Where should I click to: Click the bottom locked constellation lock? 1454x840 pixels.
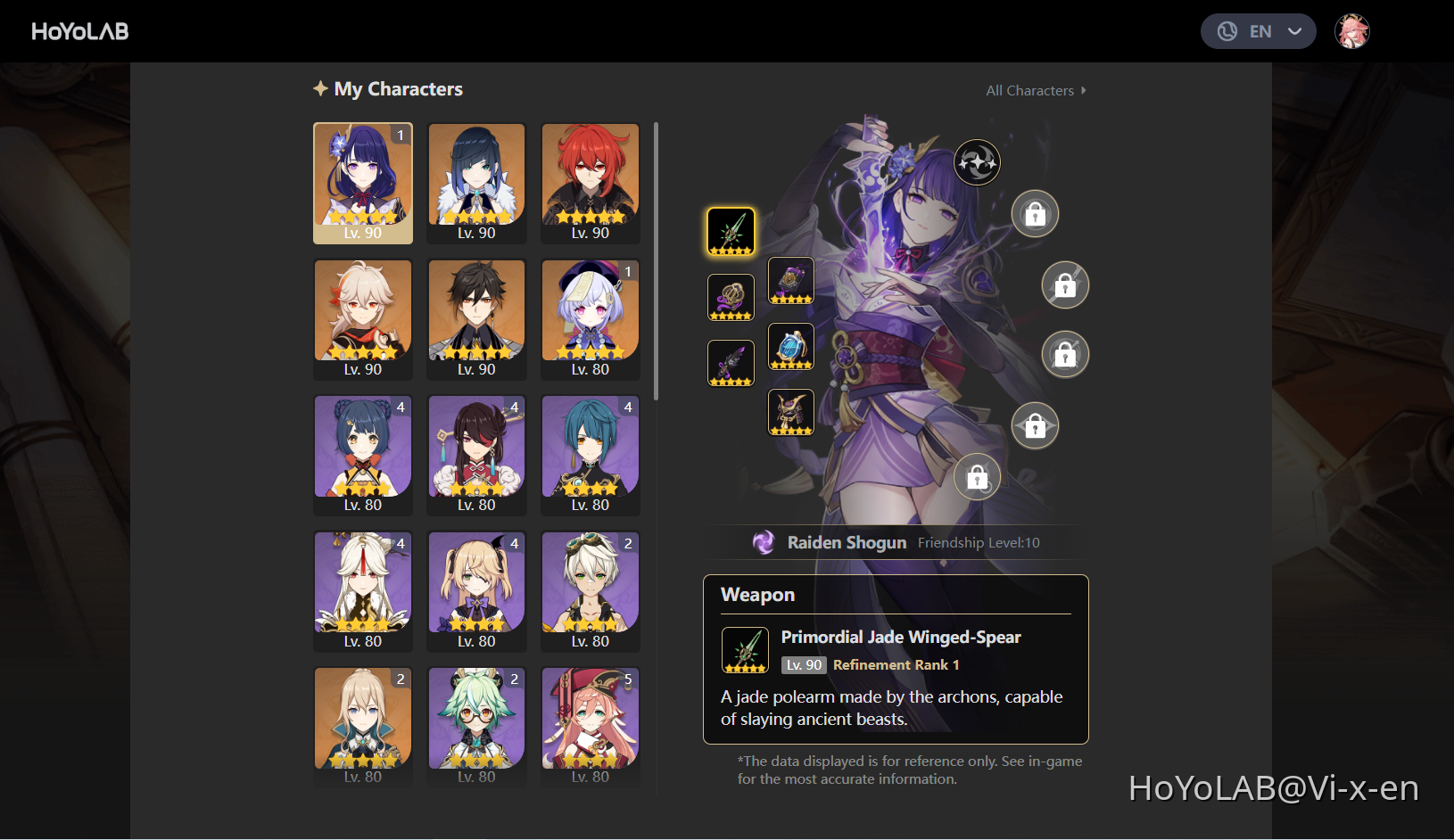point(977,477)
